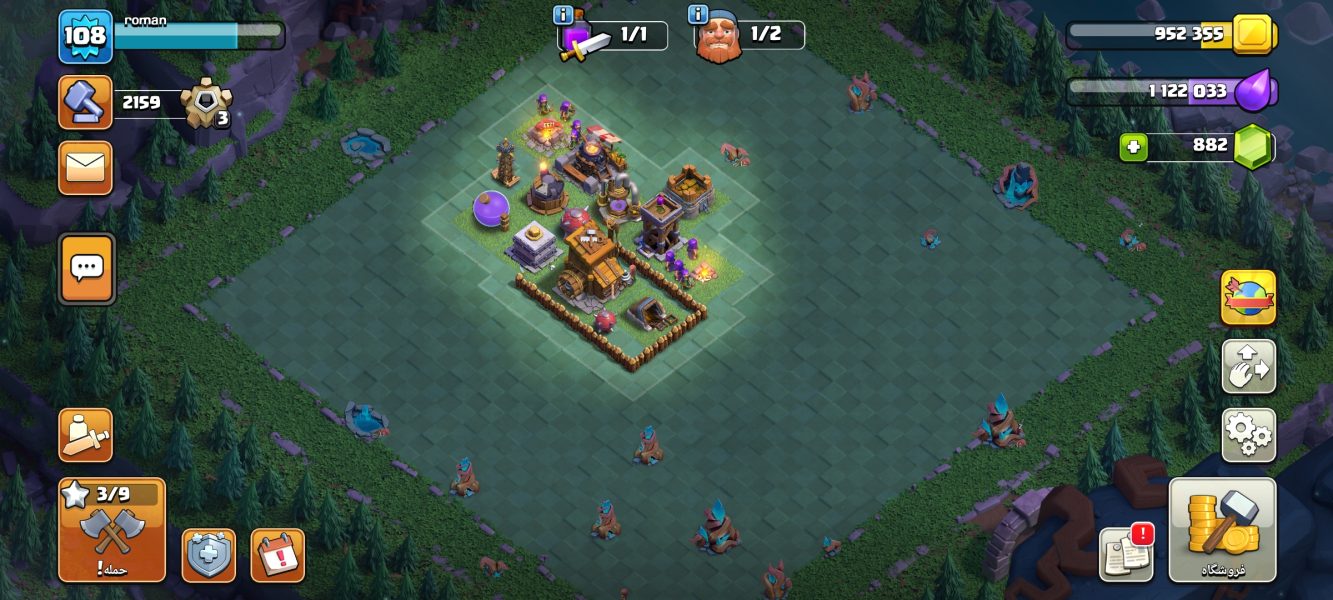The height and width of the screenshot is (600, 1333).
Task: Show Master Builder availability info
Action: (698, 15)
